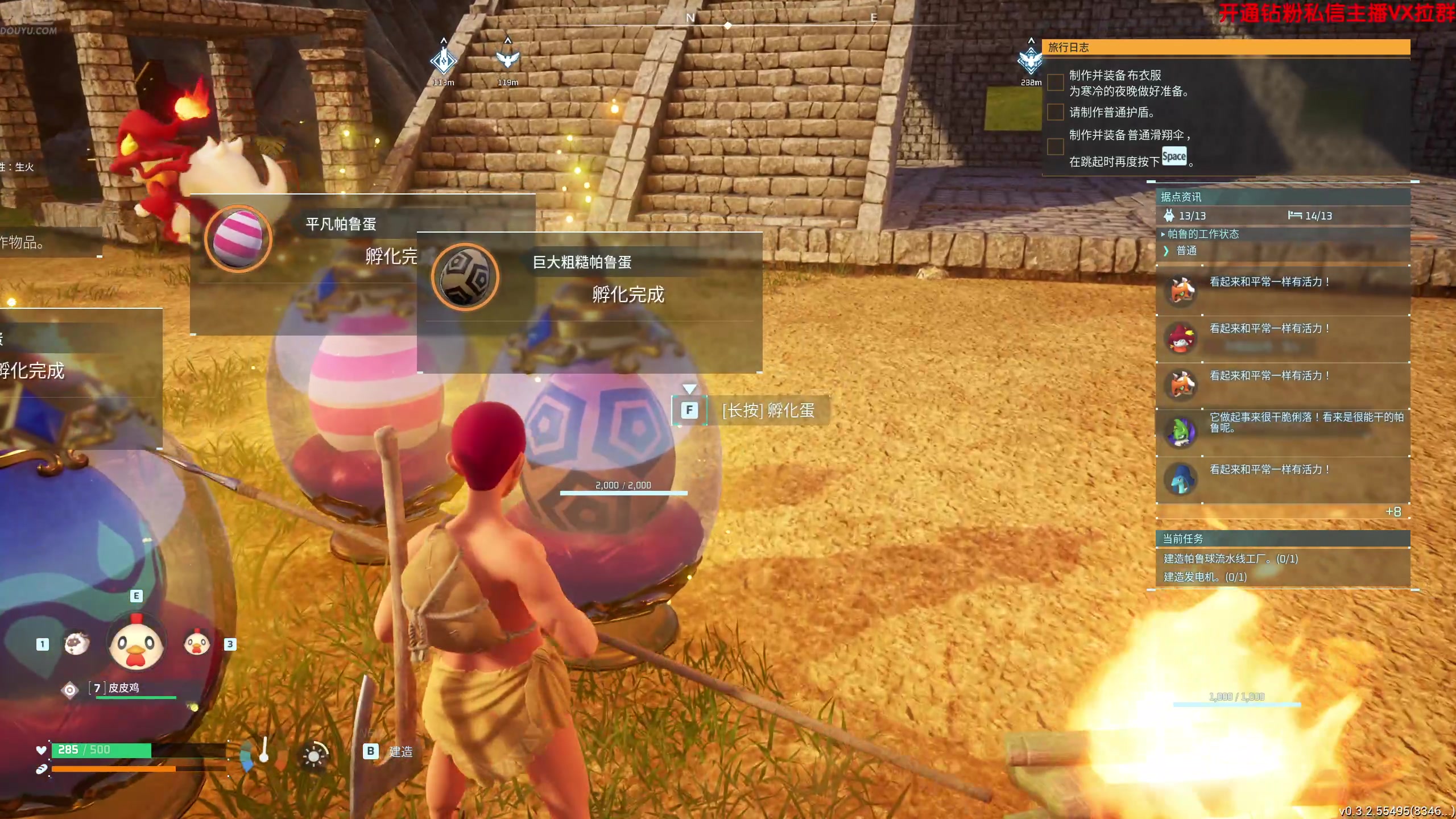Viewport: 1456px width, 819px height.
Task: Tick the 普通滑翔伞 glider objective checkbox
Action: click(x=1056, y=147)
